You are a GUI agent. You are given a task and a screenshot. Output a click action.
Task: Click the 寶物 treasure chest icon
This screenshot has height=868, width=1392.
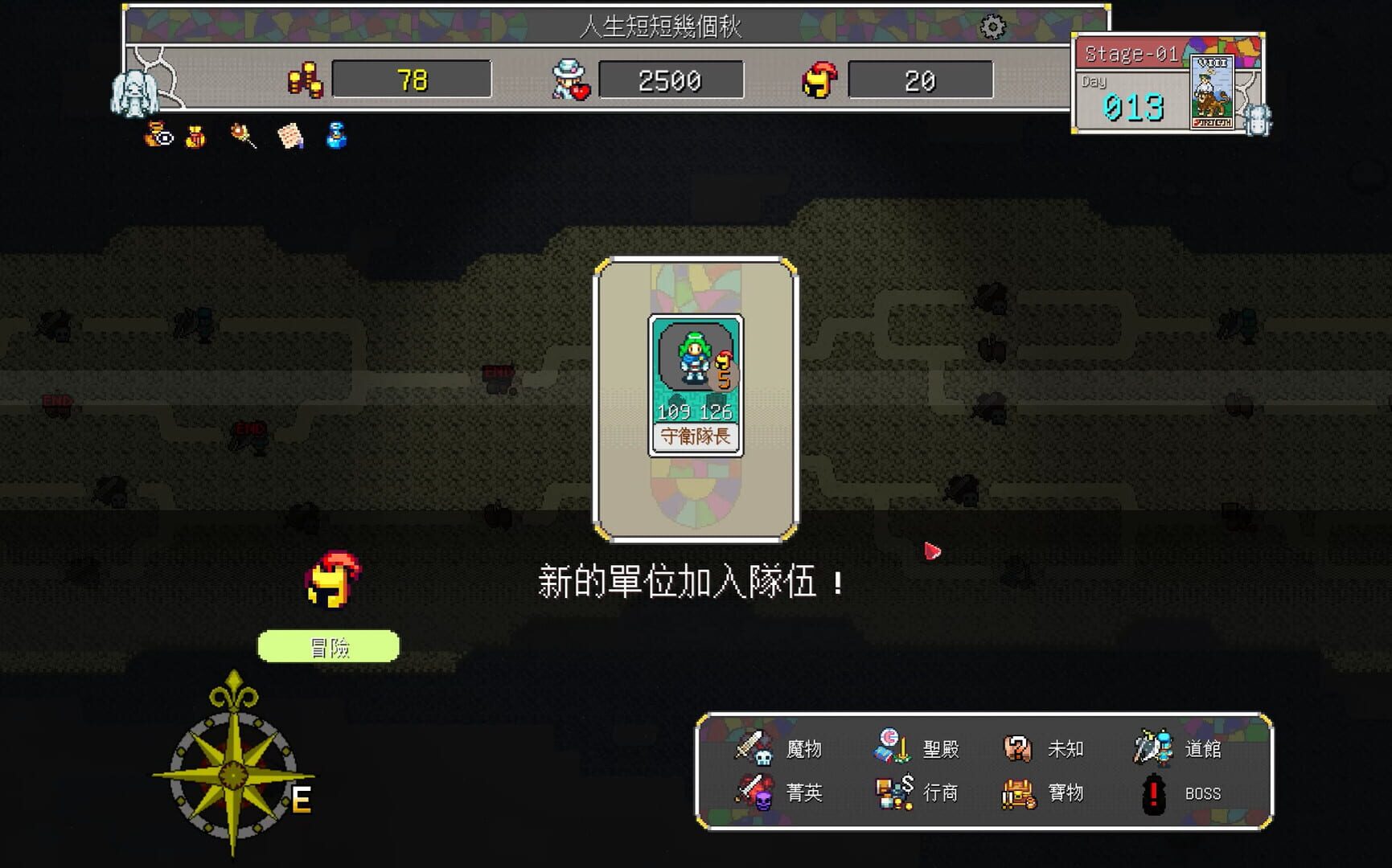(1020, 793)
